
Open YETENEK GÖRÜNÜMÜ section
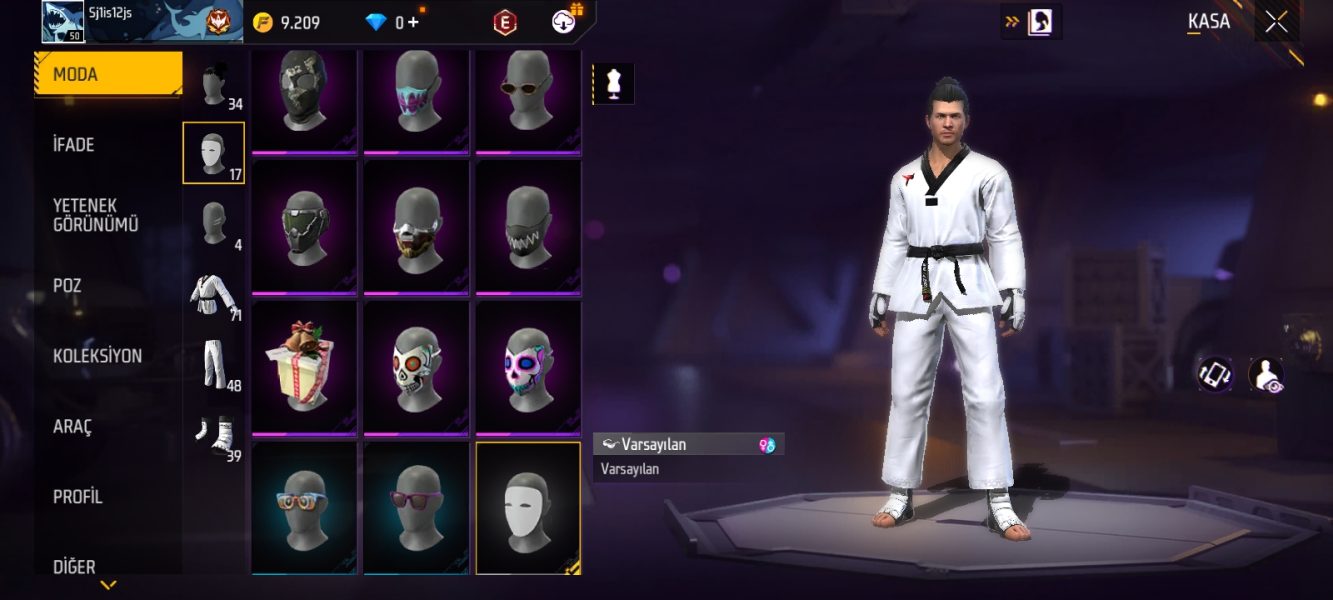(x=108, y=215)
